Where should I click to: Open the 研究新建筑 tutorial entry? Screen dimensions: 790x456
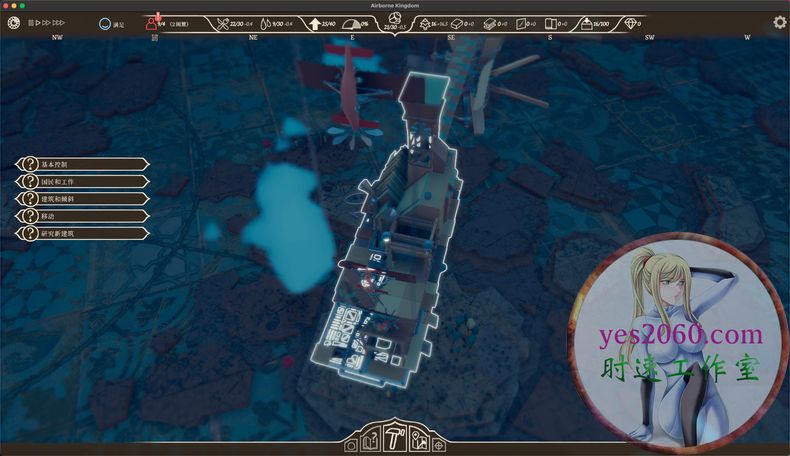pyautogui.click(x=82, y=233)
